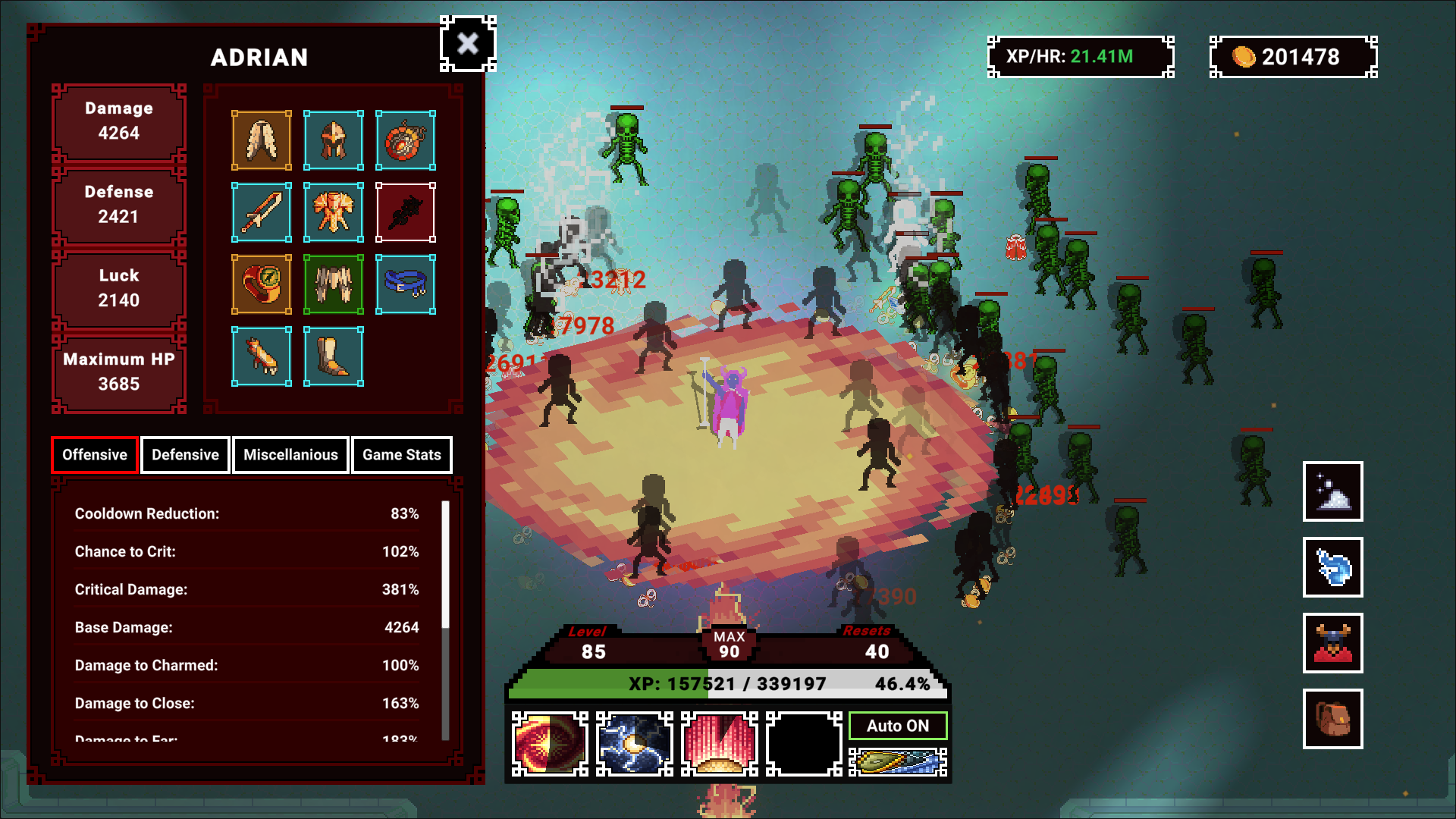The height and width of the screenshot is (819, 1456).
Task: Click the red ring equipment slot
Action: click(x=262, y=284)
